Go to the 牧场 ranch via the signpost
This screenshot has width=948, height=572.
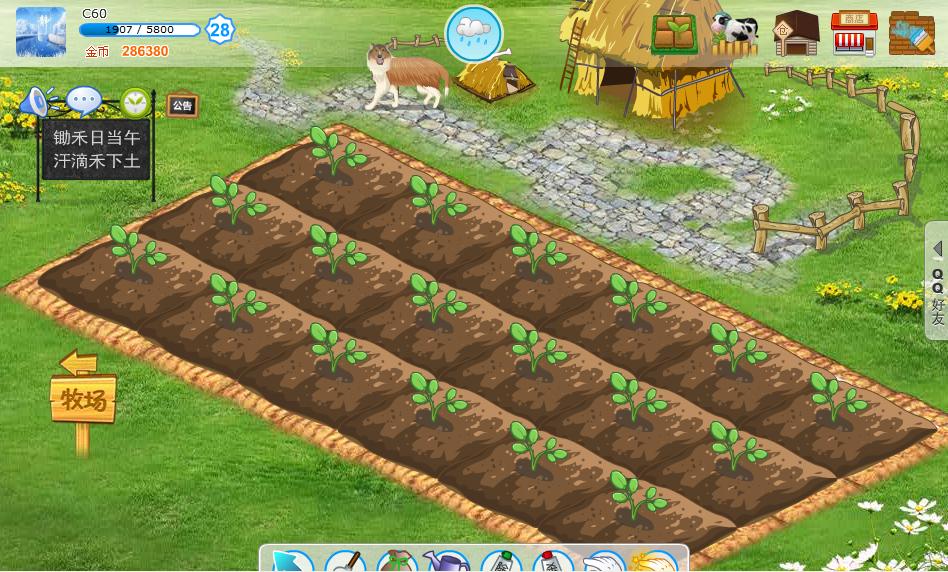pos(83,400)
